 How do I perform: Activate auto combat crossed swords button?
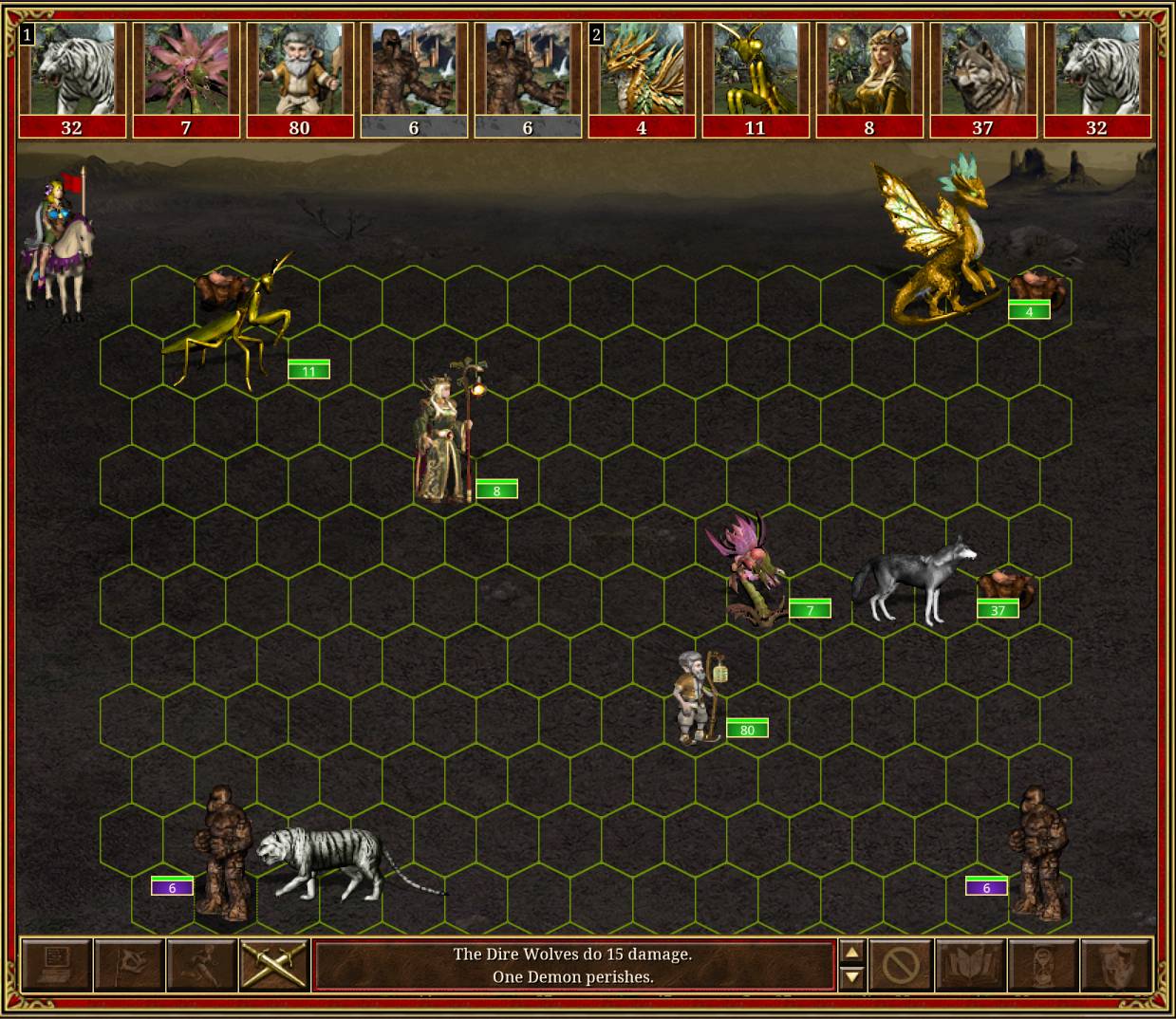[x=274, y=965]
